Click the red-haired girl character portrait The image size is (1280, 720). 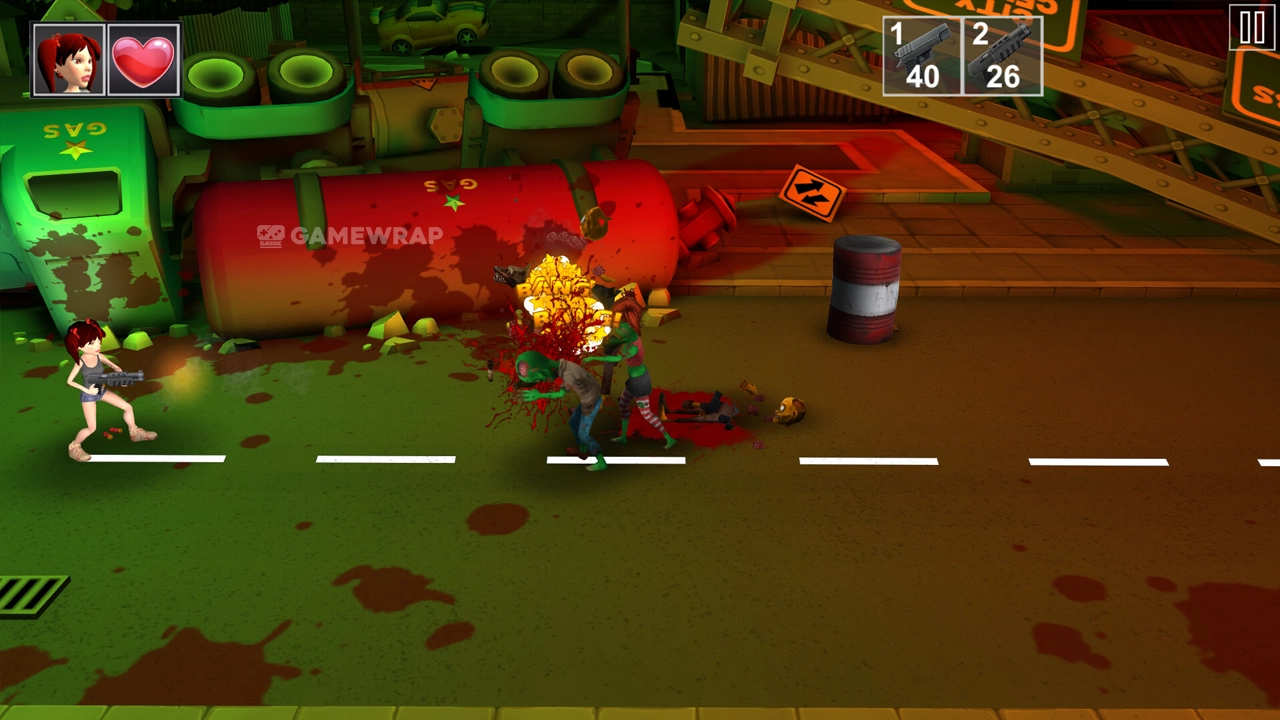pyautogui.click(x=69, y=60)
